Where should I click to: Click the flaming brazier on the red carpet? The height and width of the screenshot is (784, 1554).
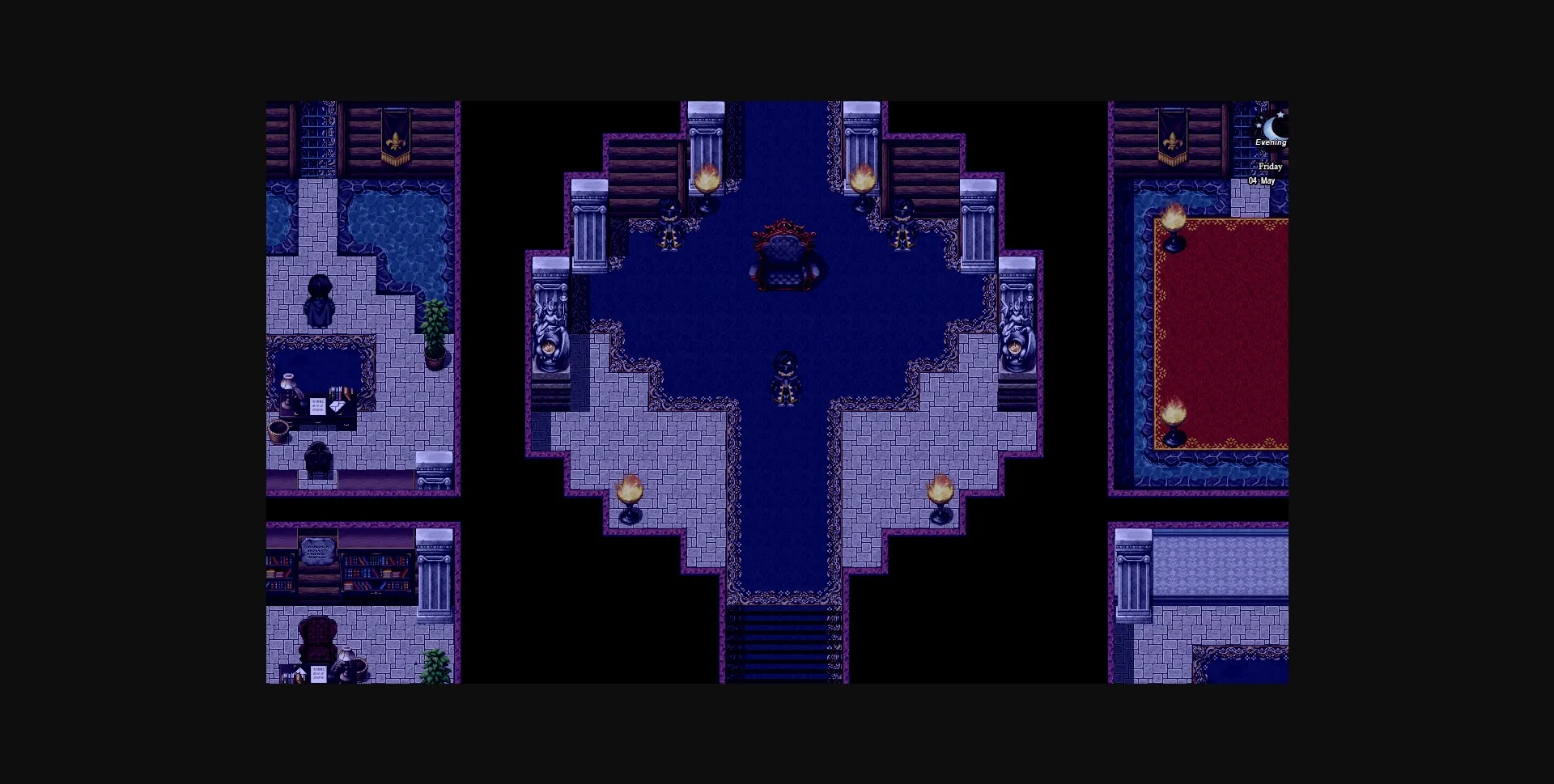[1175, 417]
